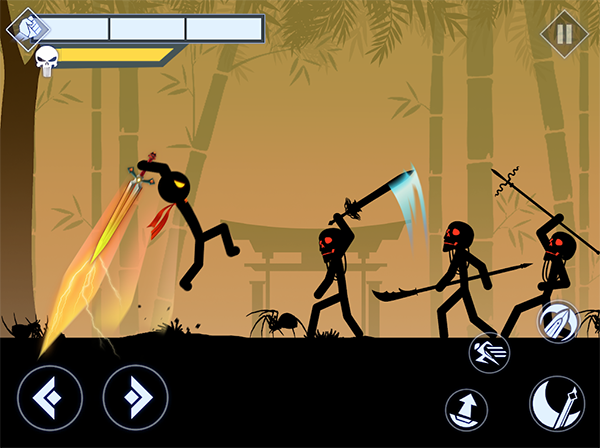The height and width of the screenshot is (448, 600).
Task: Tap the move left arrow button
Action: pyautogui.click(x=49, y=397)
